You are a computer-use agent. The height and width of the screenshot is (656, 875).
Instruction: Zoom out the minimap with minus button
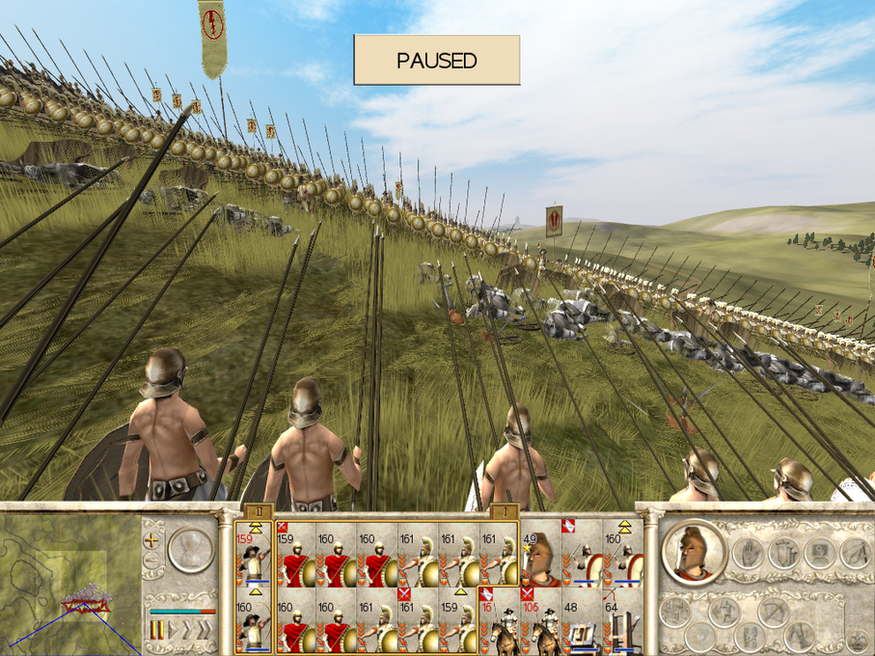(x=153, y=560)
